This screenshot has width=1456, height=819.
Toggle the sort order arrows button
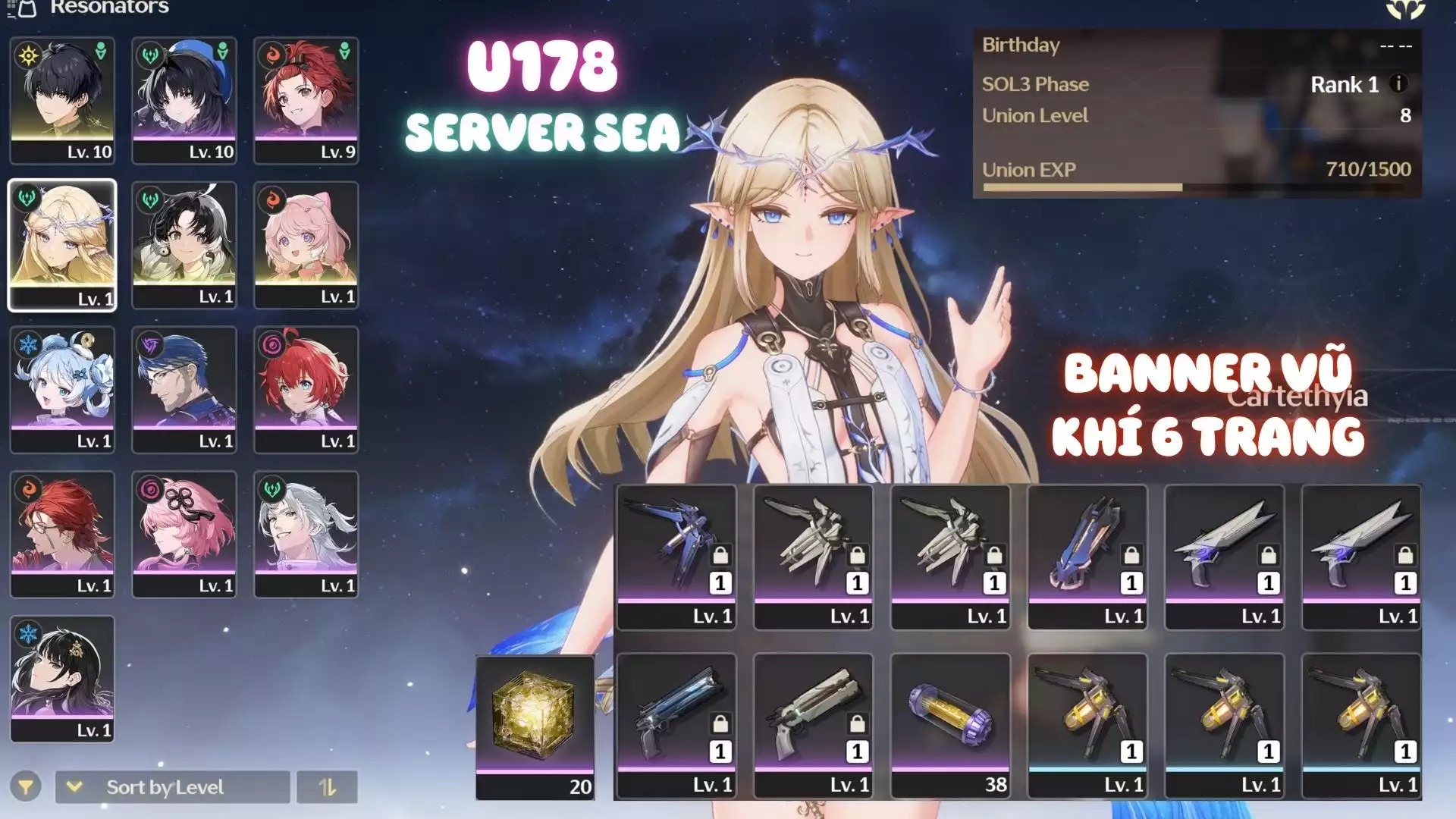click(327, 787)
